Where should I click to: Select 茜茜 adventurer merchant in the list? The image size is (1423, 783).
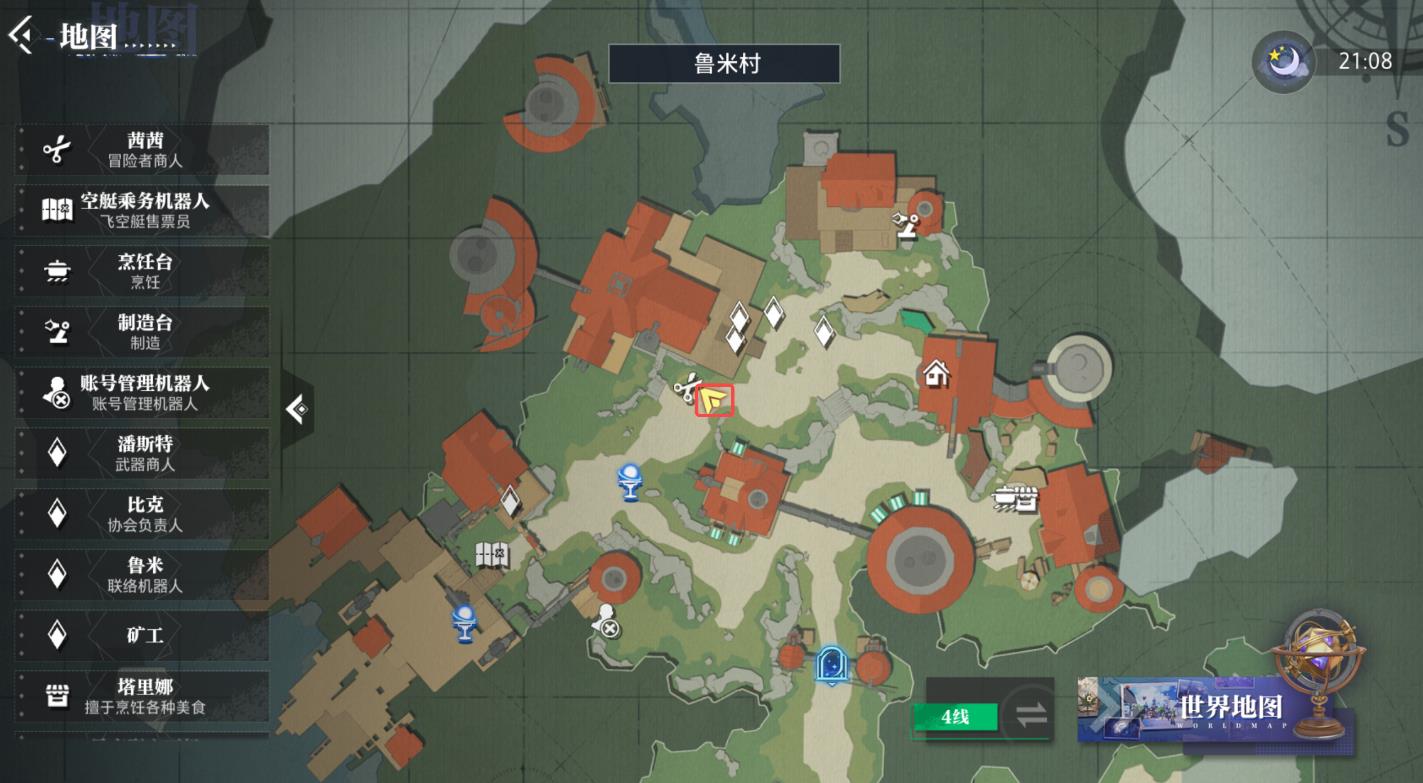pos(143,150)
